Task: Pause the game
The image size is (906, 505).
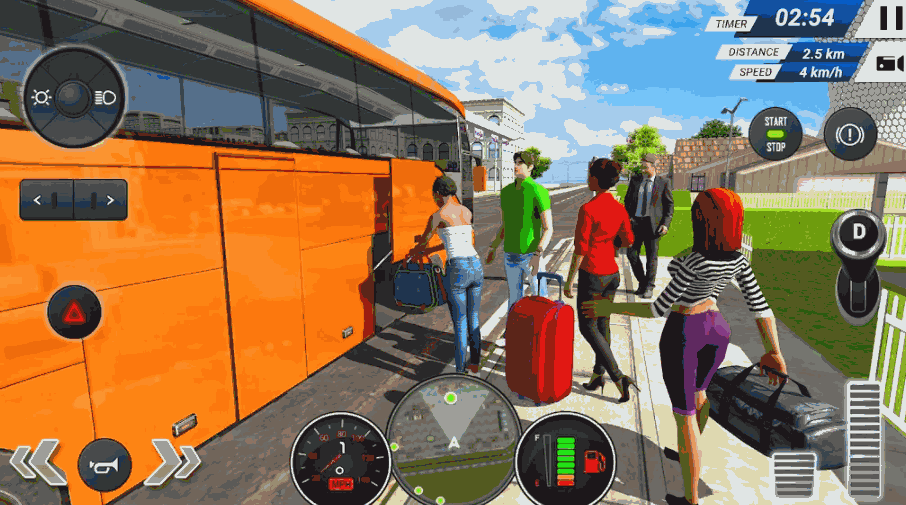Action: 888,18
